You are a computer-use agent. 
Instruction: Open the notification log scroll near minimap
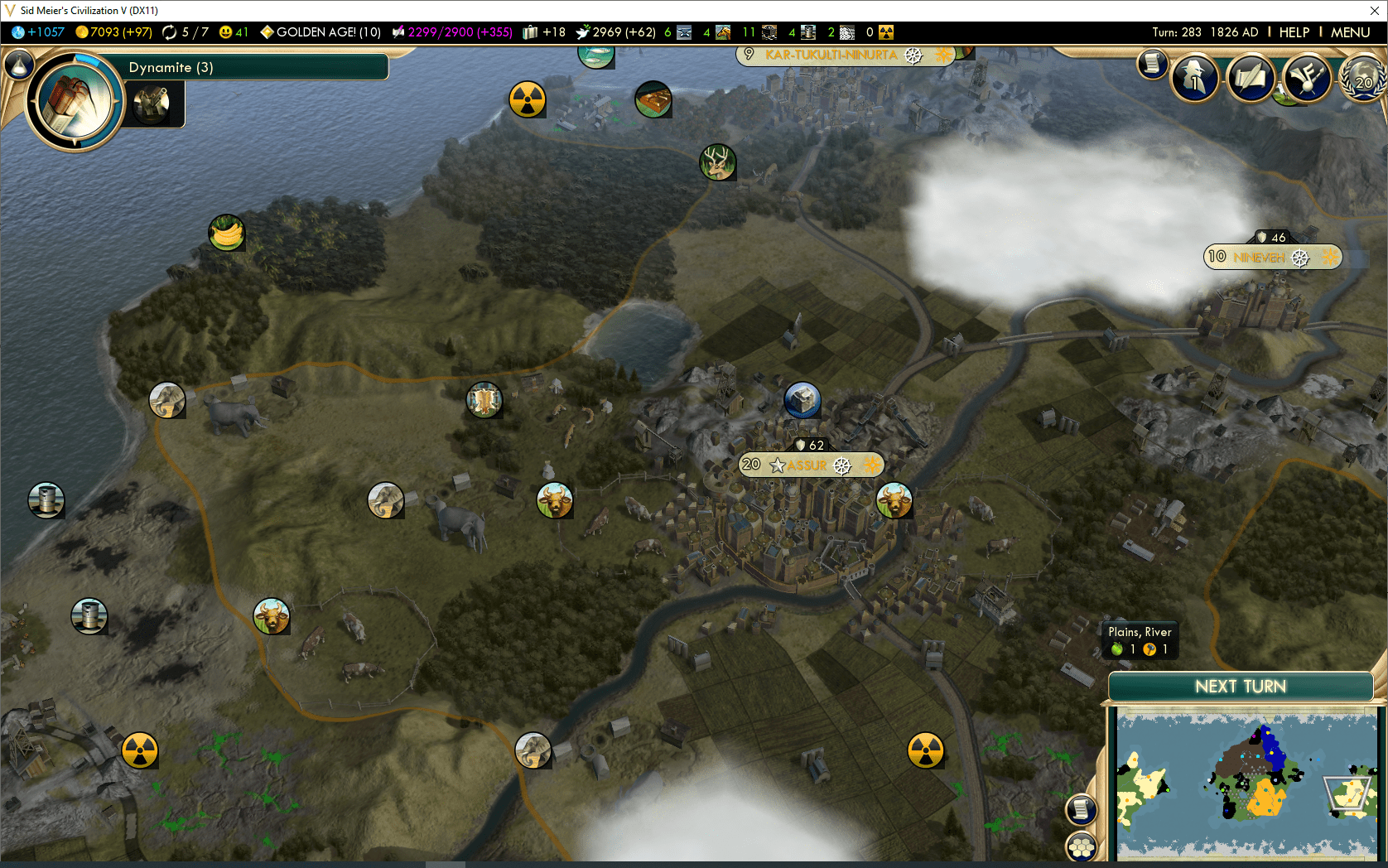point(1081,808)
